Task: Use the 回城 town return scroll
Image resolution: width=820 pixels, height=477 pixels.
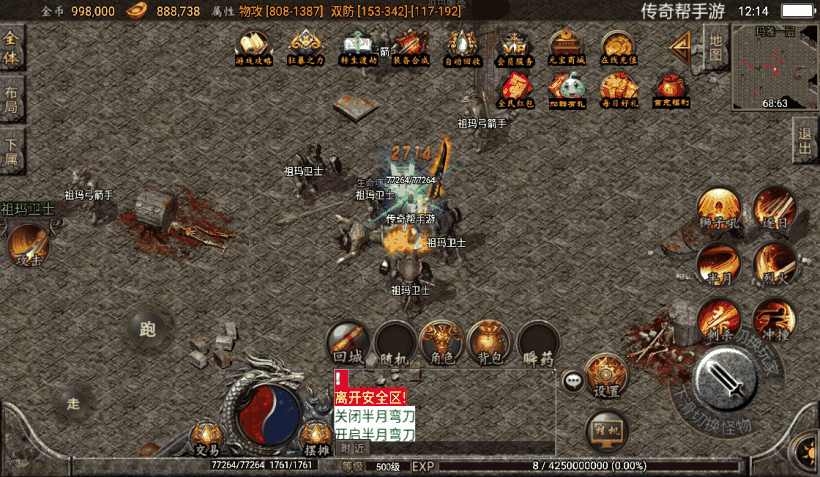Action: pos(348,342)
